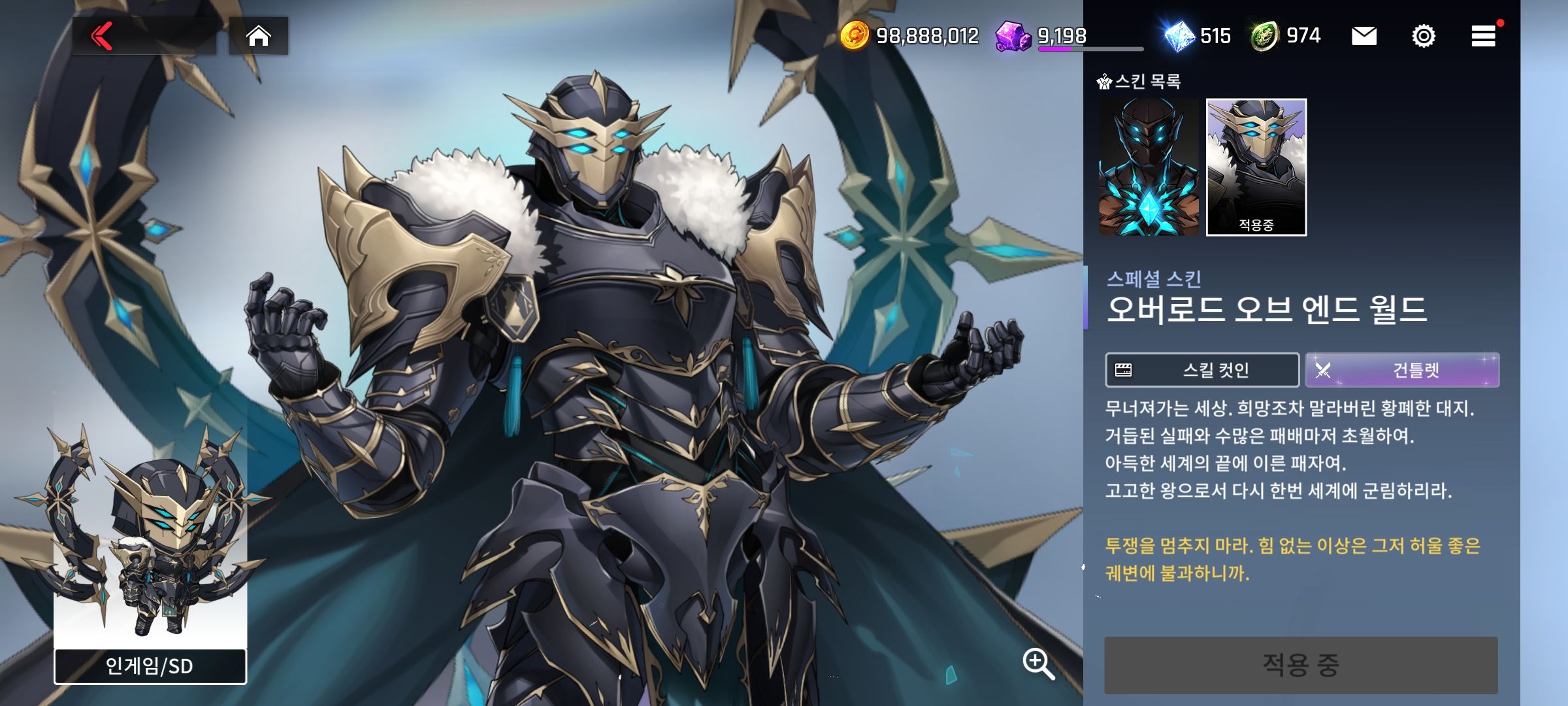Tap the purple gem currency icon
The image size is (1568, 706).
click(1012, 36)
